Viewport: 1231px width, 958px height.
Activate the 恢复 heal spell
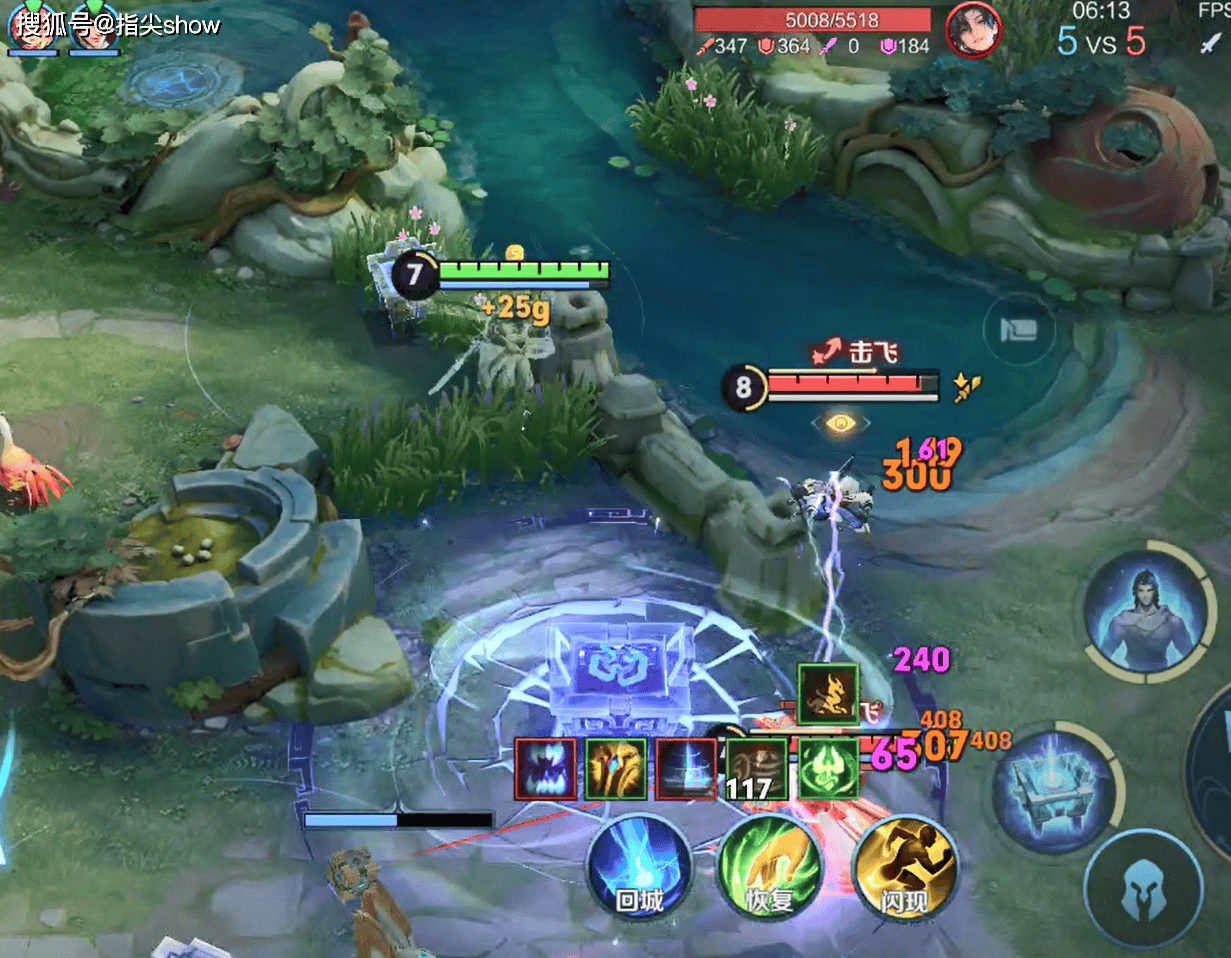coord(770,866)
